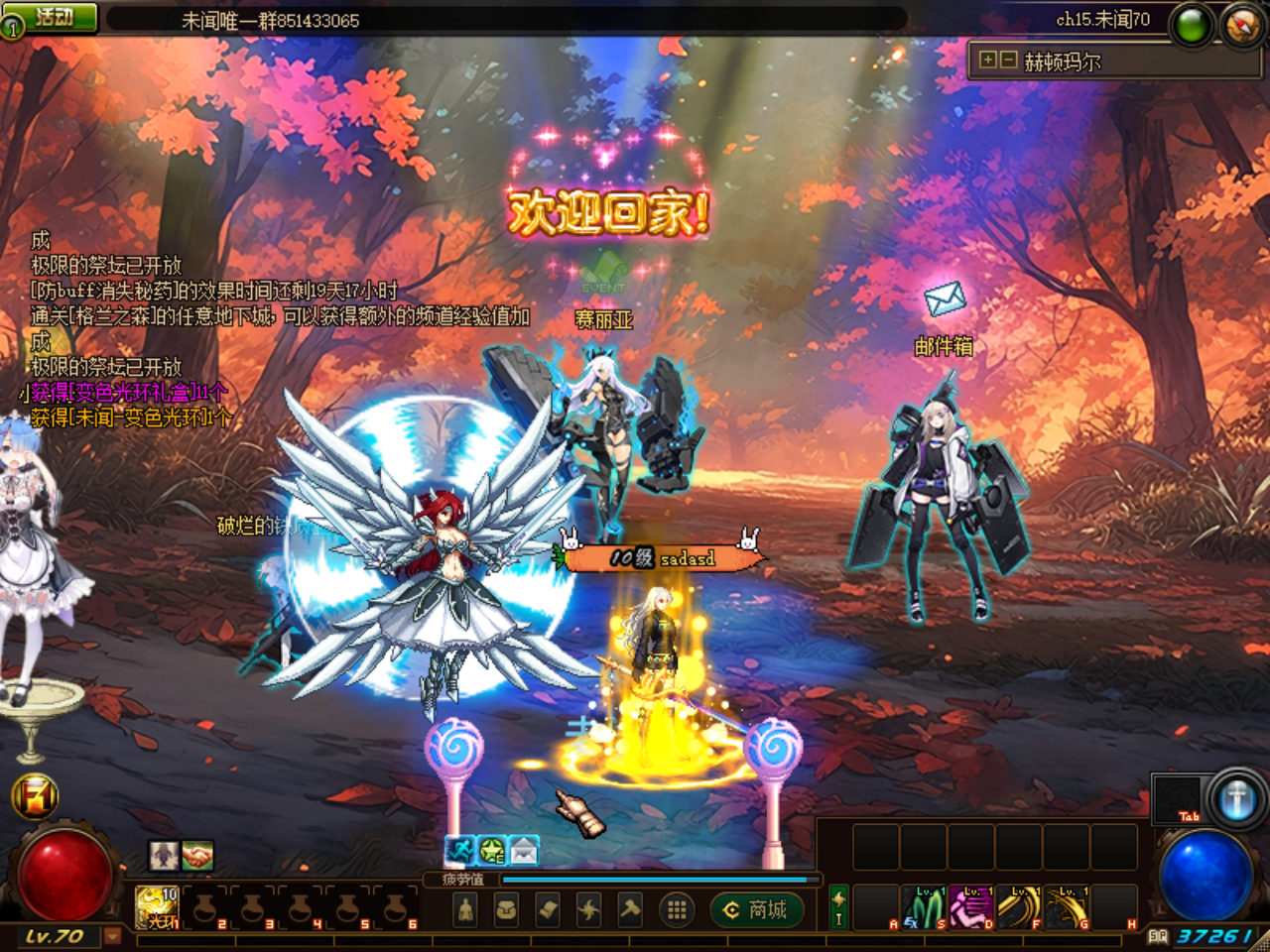Open the inventory bag icon
This screenshot has width=1270, height=952.
[x=506, y=909]
